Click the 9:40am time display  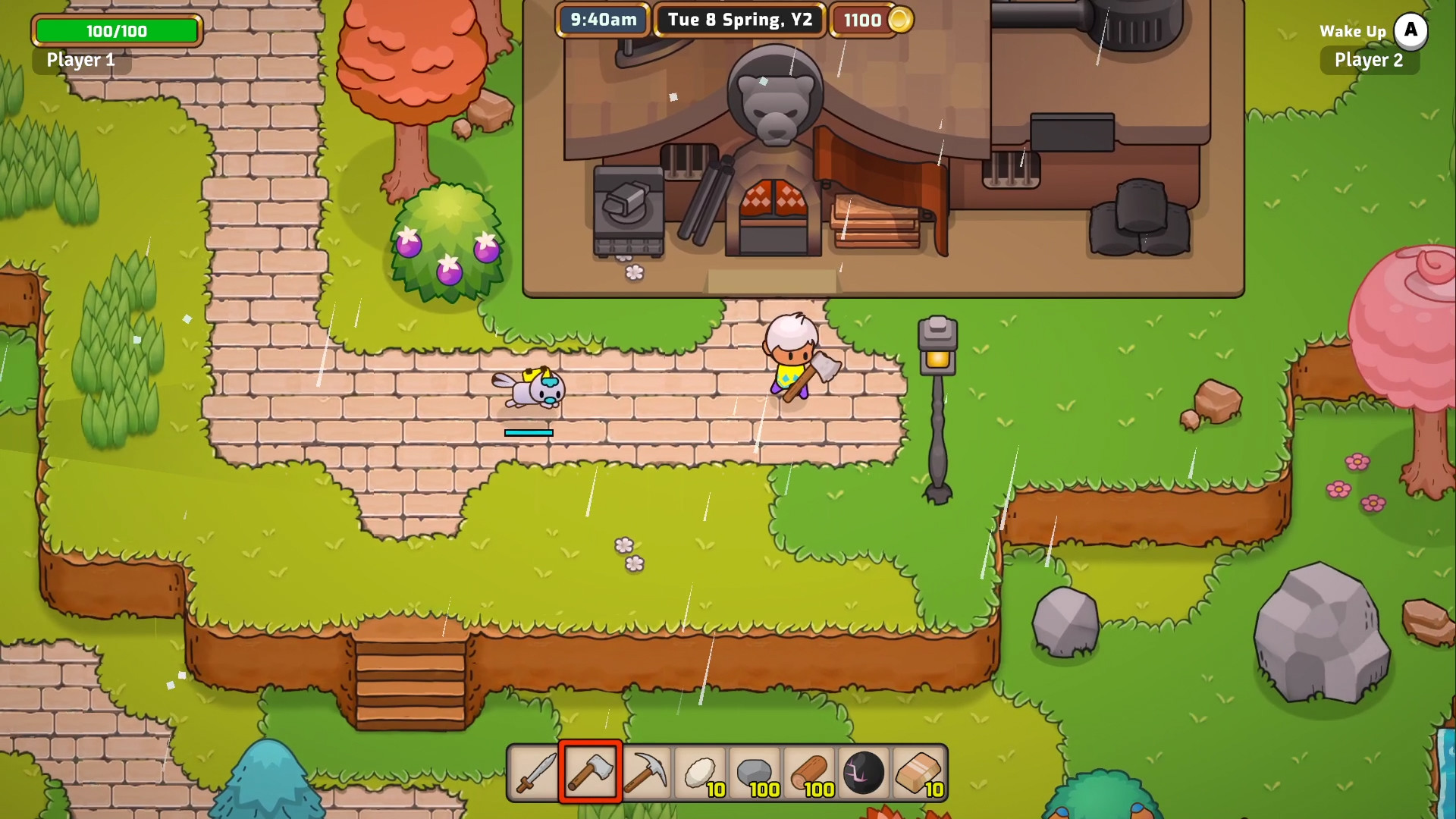click(604, 20)
